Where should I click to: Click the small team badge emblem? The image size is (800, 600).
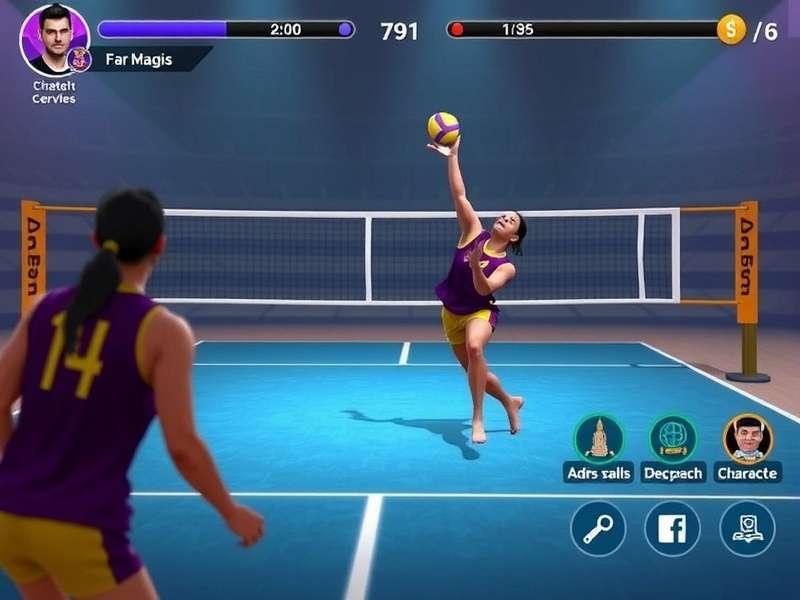coord(80,60)
